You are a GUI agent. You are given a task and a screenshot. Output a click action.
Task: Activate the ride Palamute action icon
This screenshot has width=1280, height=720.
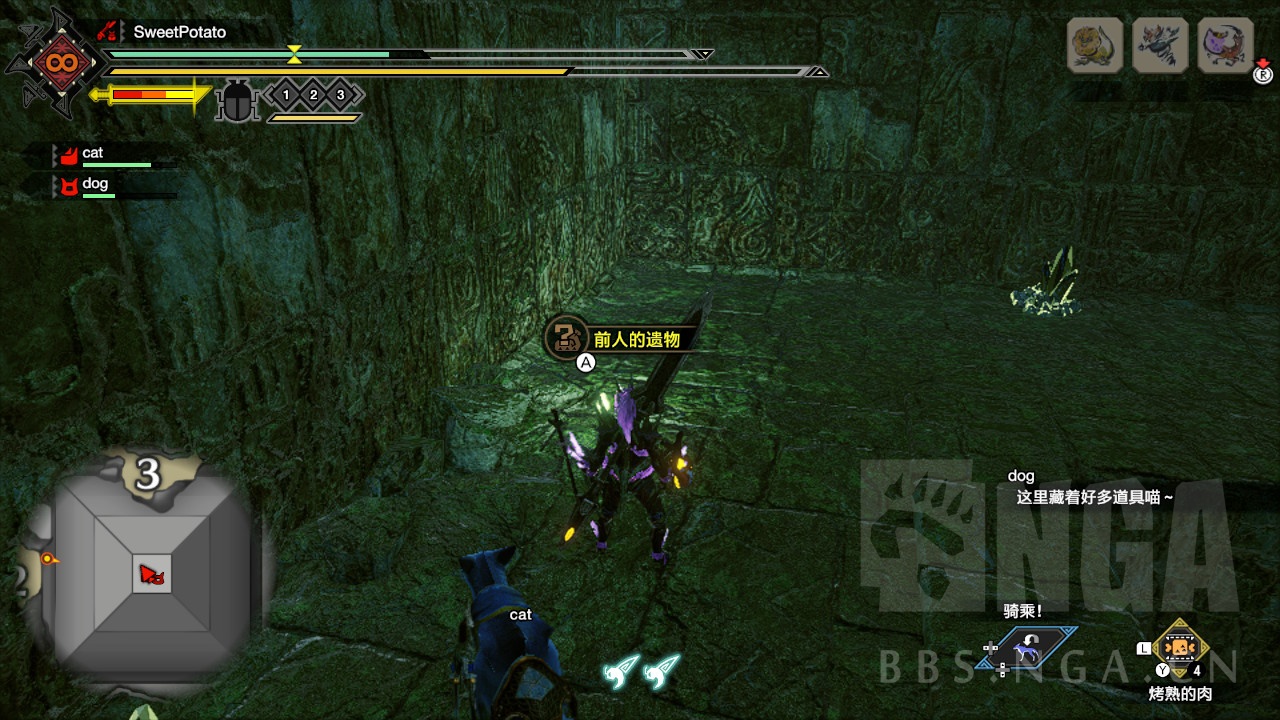pyautogui.click(x=1026, y=650)
